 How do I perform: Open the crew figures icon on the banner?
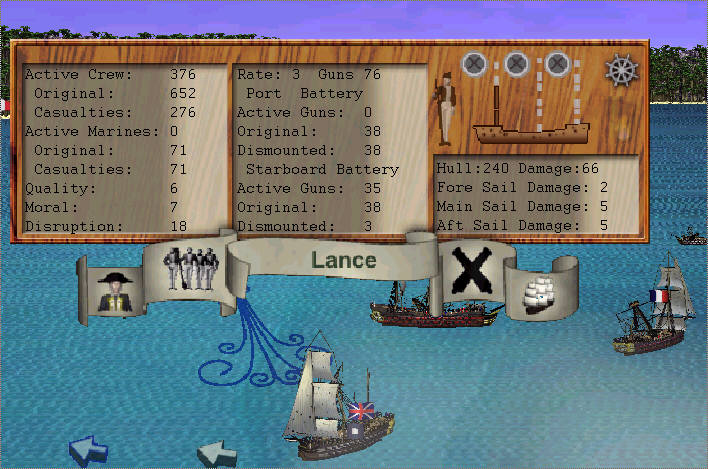(190, 269)
